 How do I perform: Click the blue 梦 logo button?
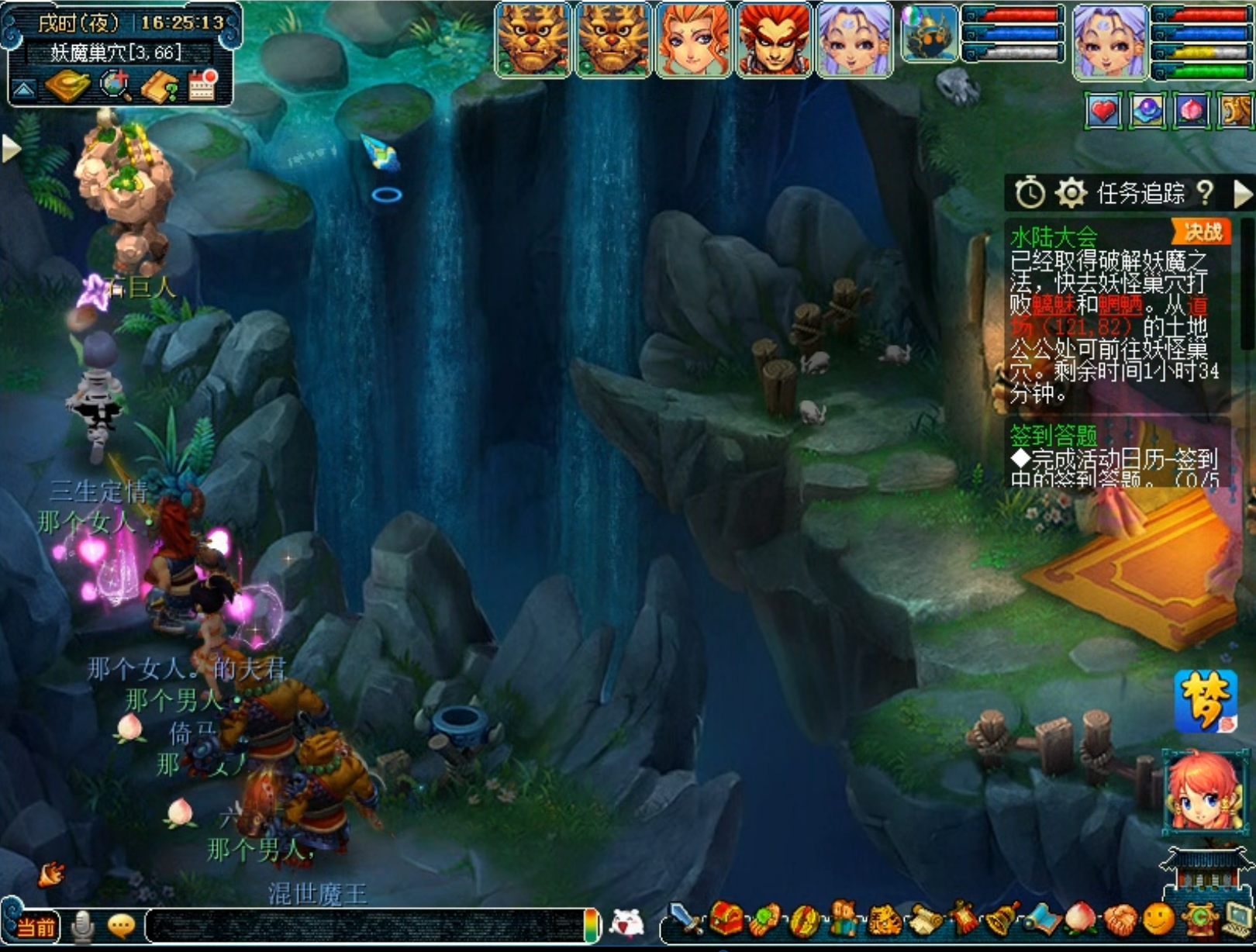coord(1205,702)
